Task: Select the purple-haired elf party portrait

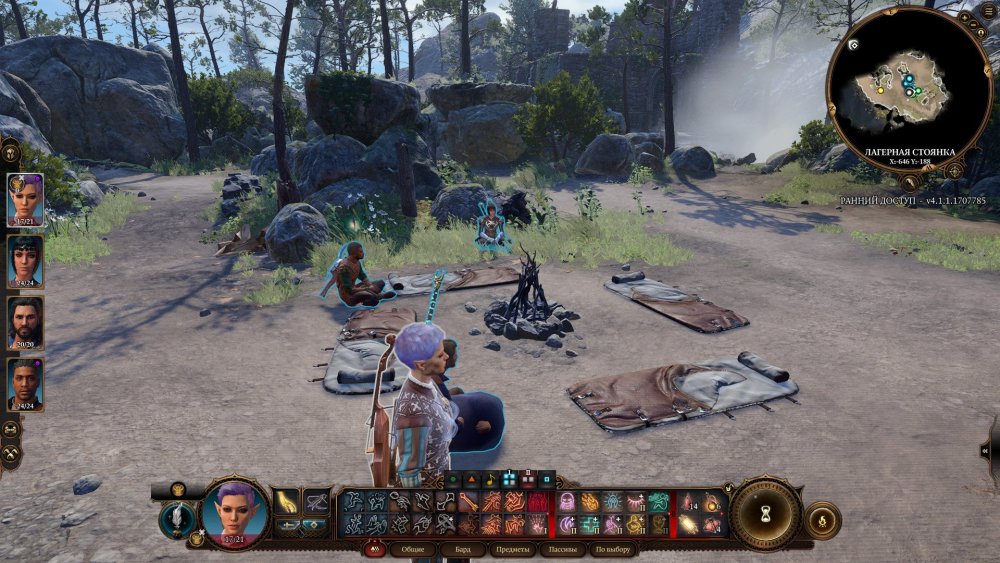Action: (x=26, y=198)
